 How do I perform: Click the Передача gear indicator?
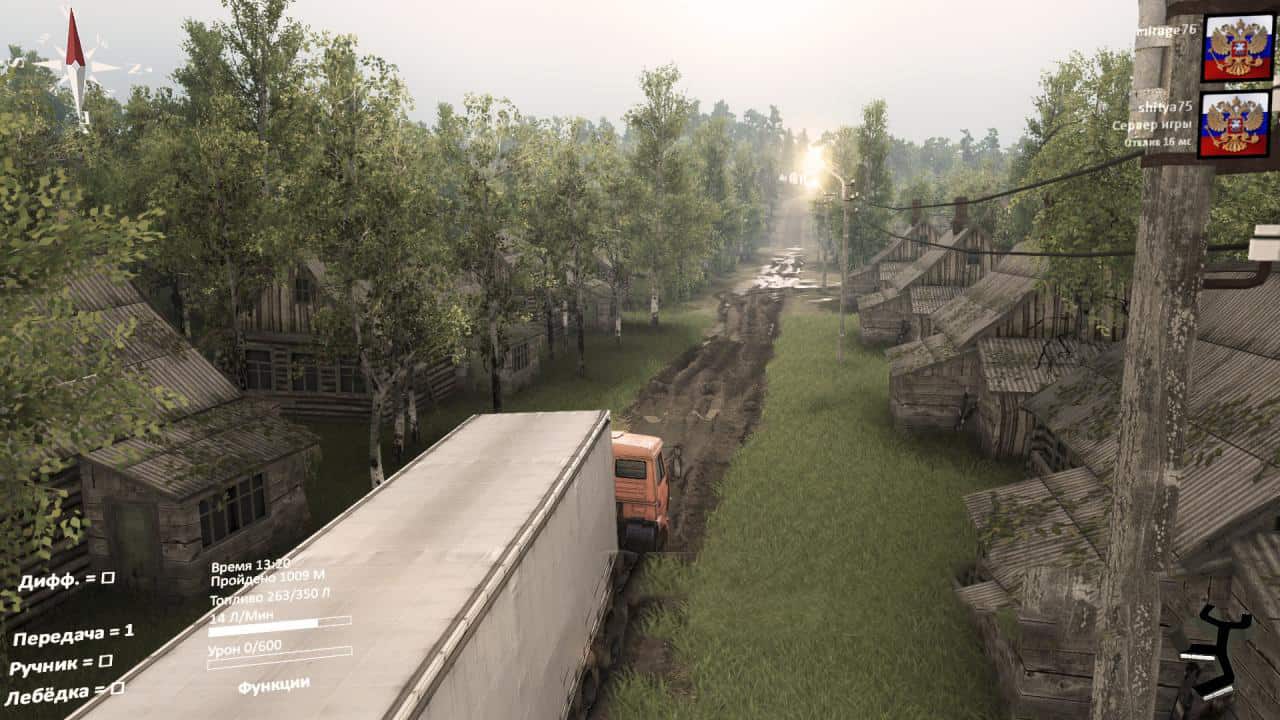(73, 634)
